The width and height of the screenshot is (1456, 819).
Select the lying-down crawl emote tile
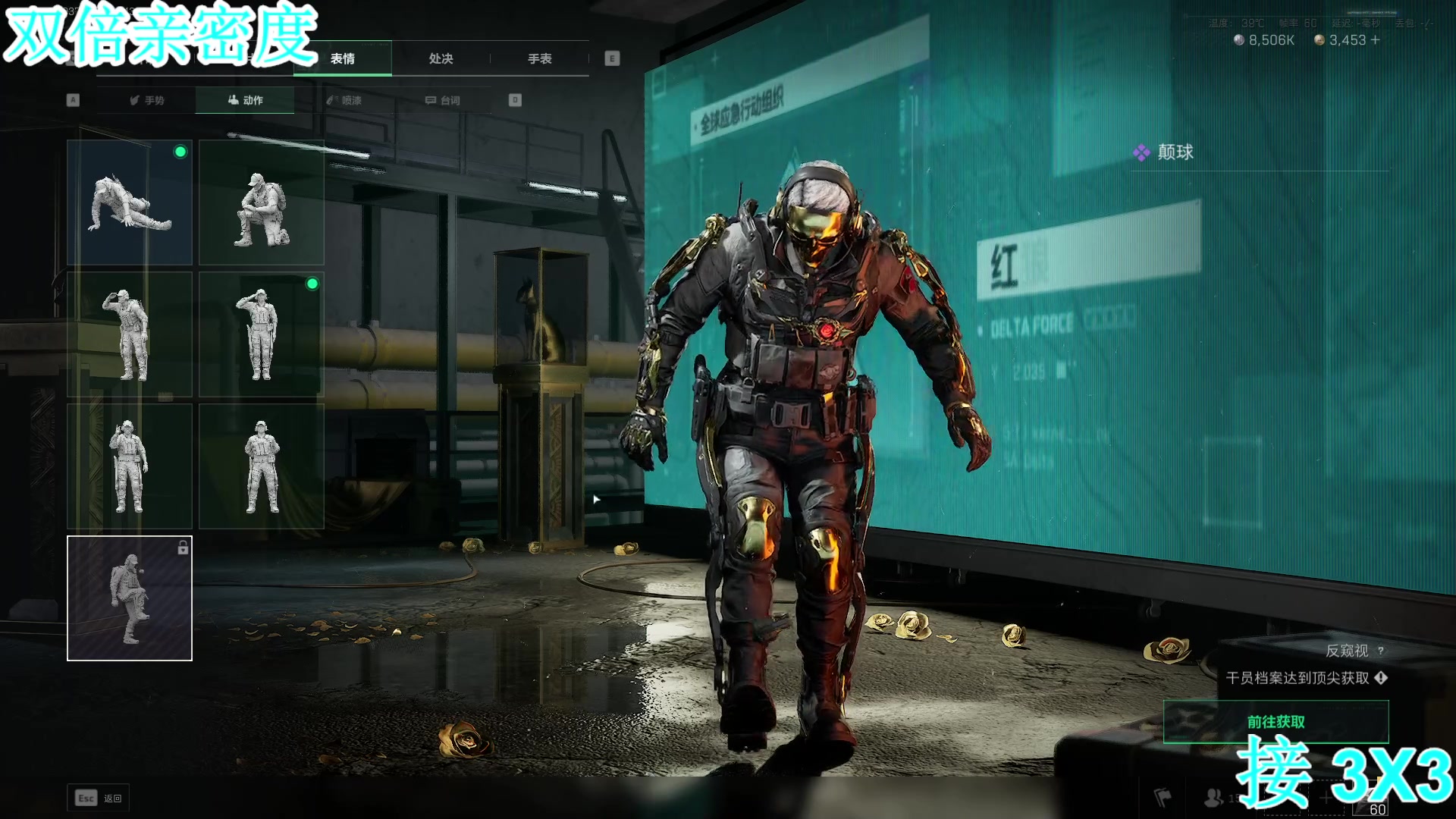tap(130, 202)
